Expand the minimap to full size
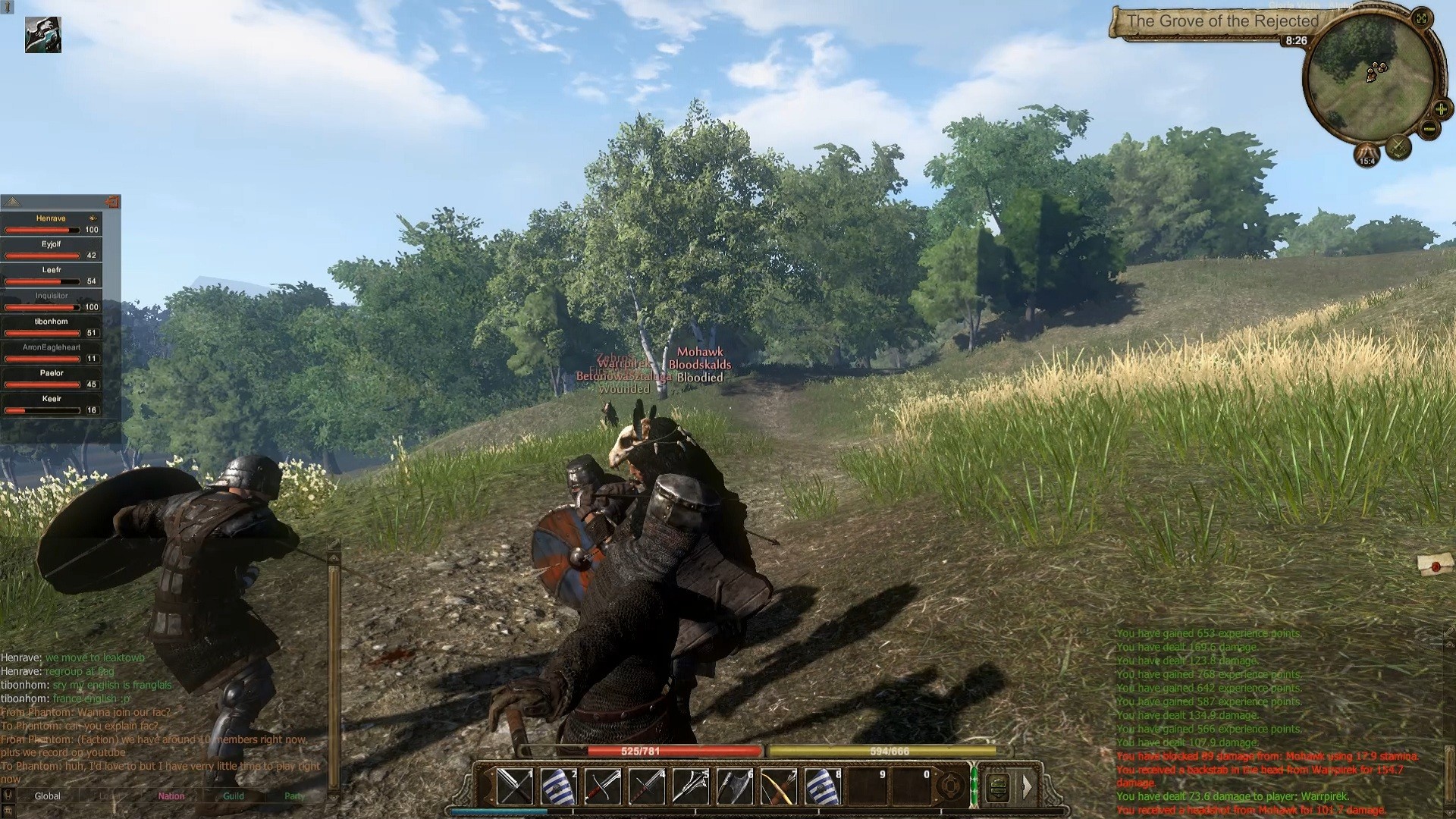Screen dimensions: 1456x819 [x=1422, y=18]
